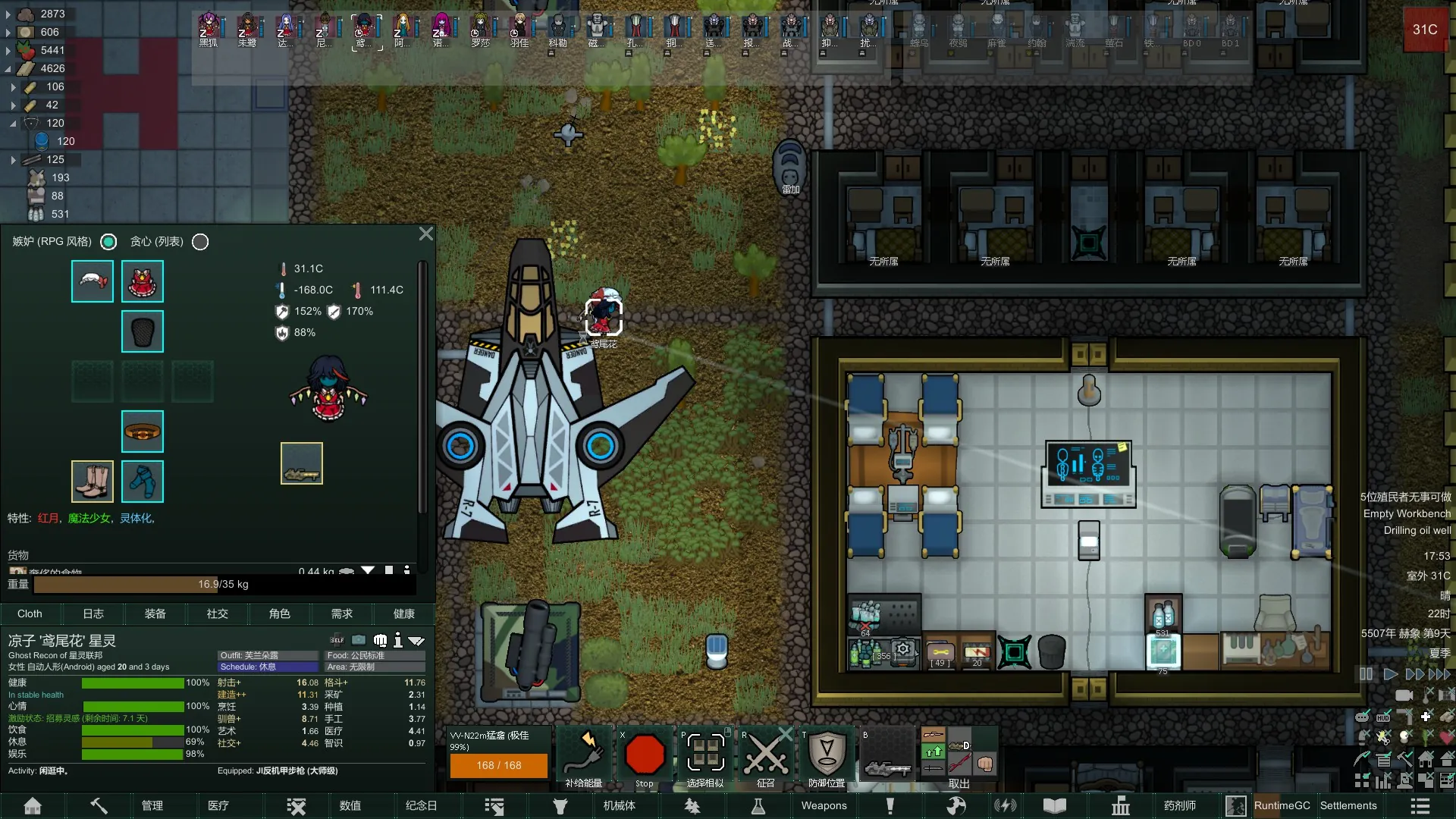
Task: Open the Weapons menu tab
Action: click(824, 805)
